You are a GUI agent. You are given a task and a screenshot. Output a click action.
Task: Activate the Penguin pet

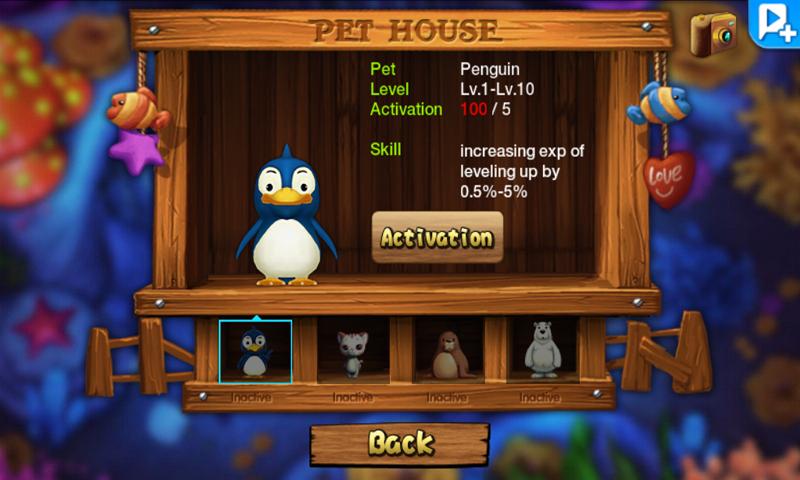(x=437, y=238)
